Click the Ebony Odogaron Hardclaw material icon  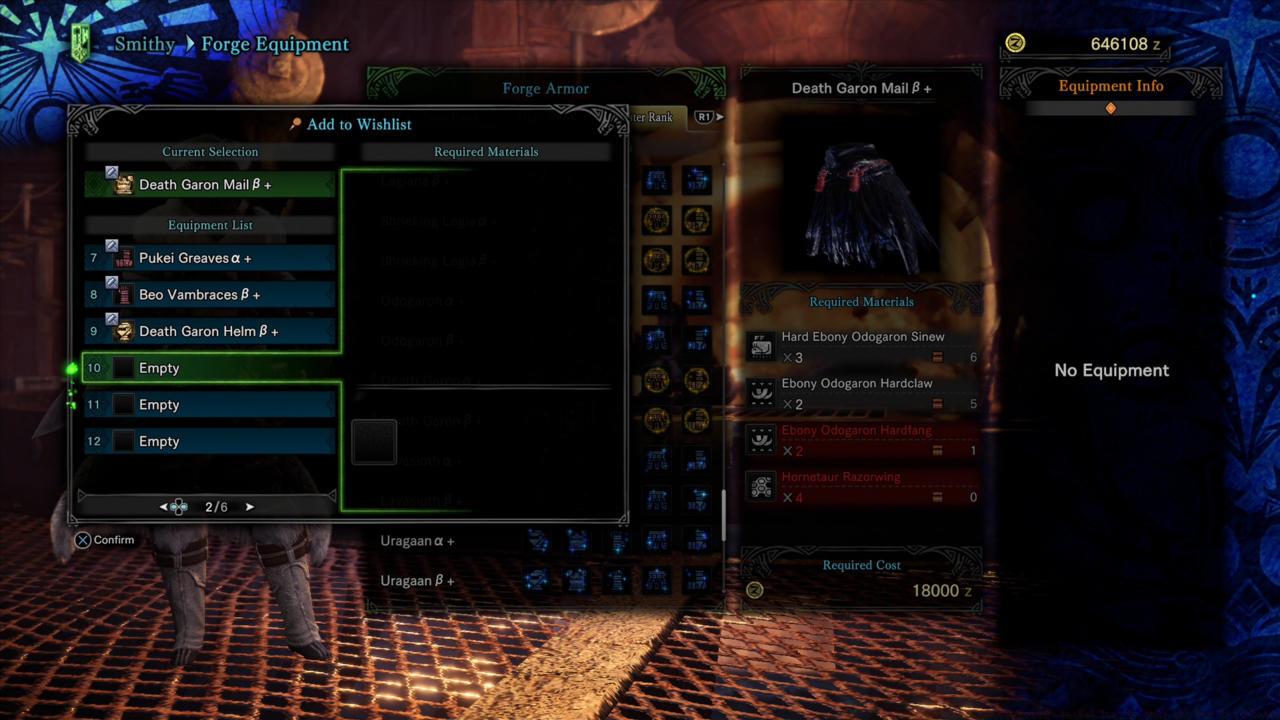[x=760, y=392]
